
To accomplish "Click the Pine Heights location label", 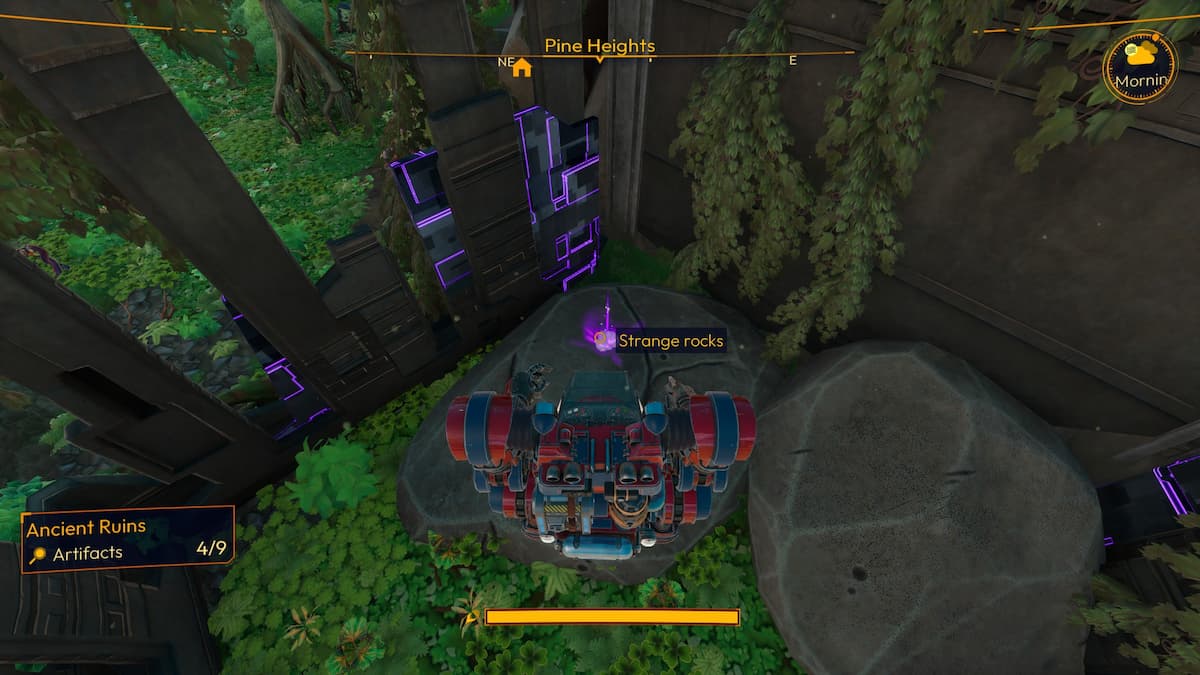I will click(x=599, y=45).
